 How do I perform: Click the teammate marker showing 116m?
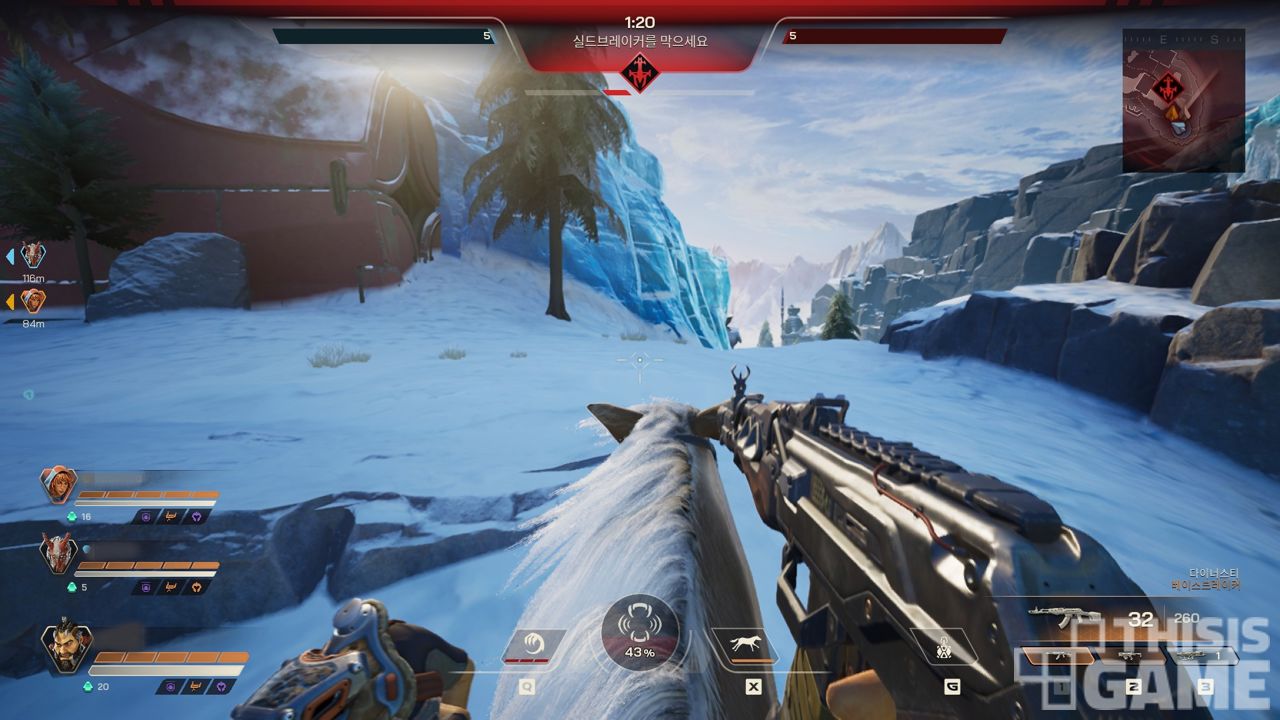point(33,255)
